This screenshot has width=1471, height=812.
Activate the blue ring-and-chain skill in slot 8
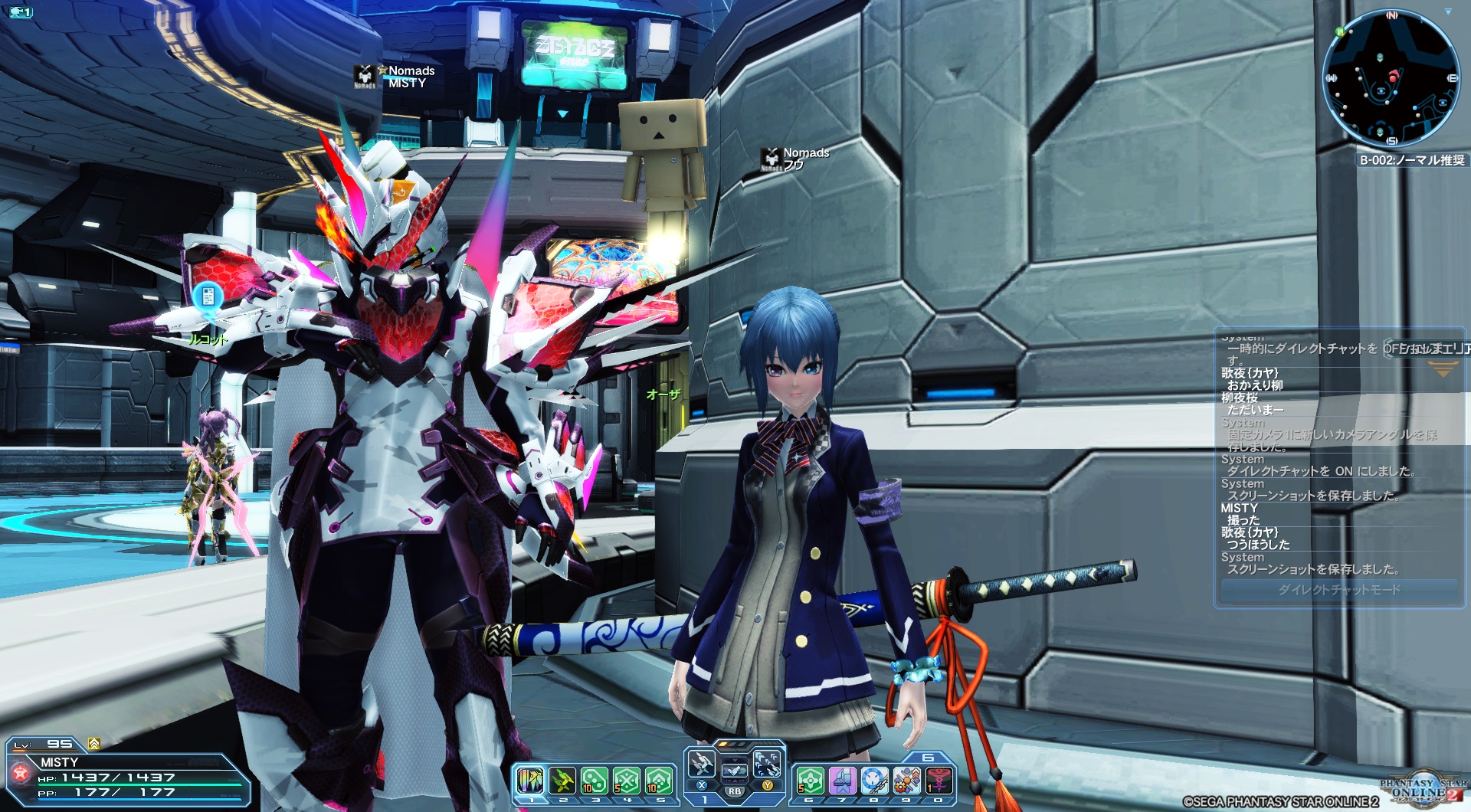point(874,781)
